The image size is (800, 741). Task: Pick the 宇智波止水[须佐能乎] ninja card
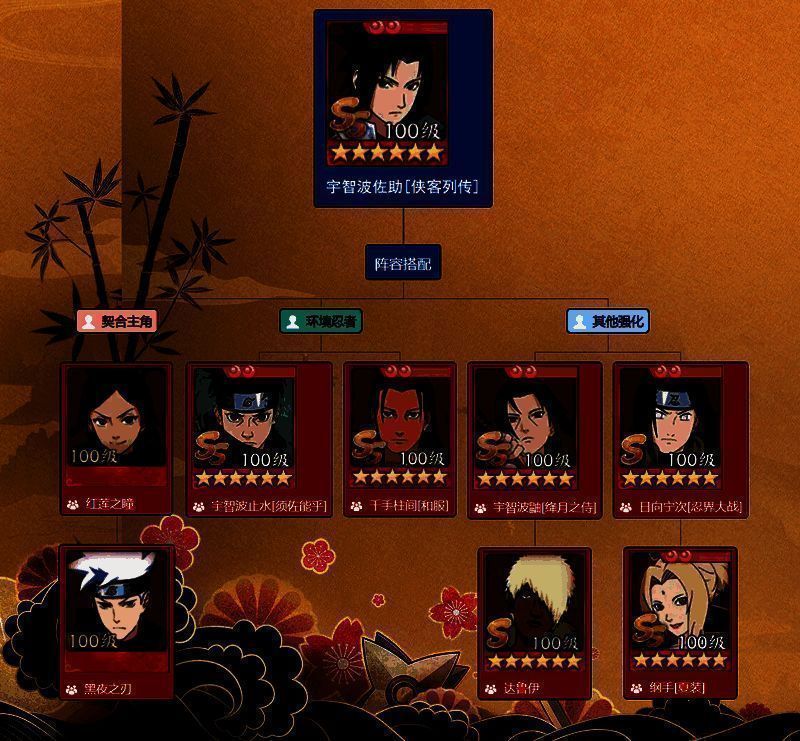pyautogui.click(x=259, y=438)
